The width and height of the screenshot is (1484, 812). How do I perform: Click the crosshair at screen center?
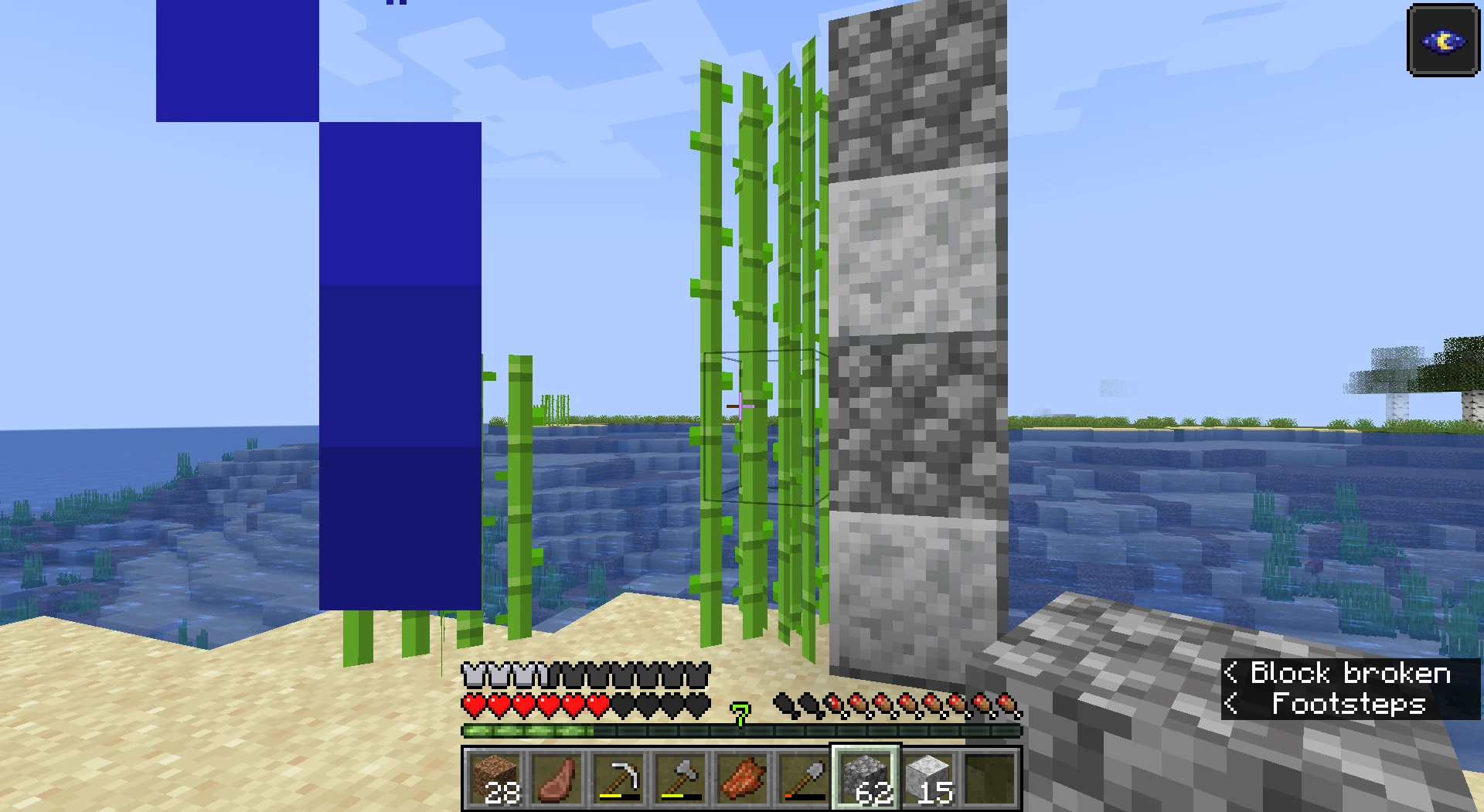click(740, 405)
